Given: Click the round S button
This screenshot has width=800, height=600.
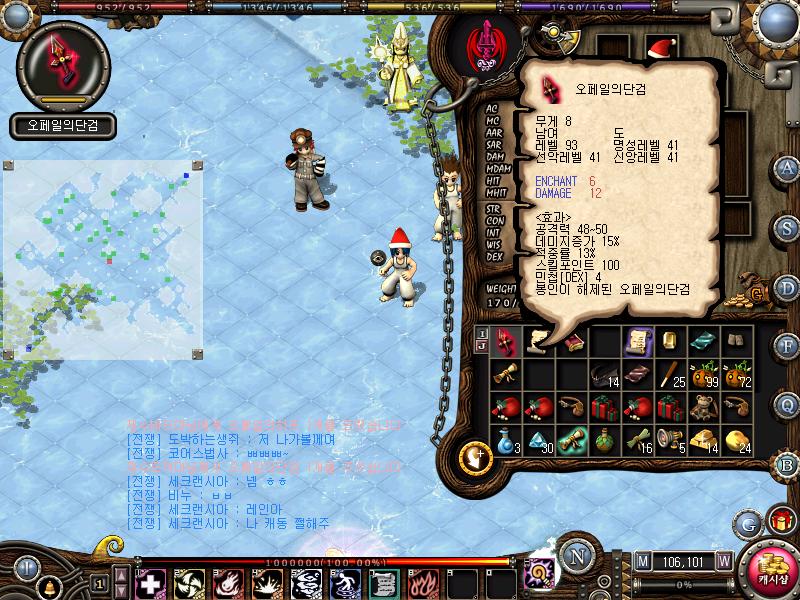Looking at the screenshot, I should pyautogui.click(x=788, y=227).
